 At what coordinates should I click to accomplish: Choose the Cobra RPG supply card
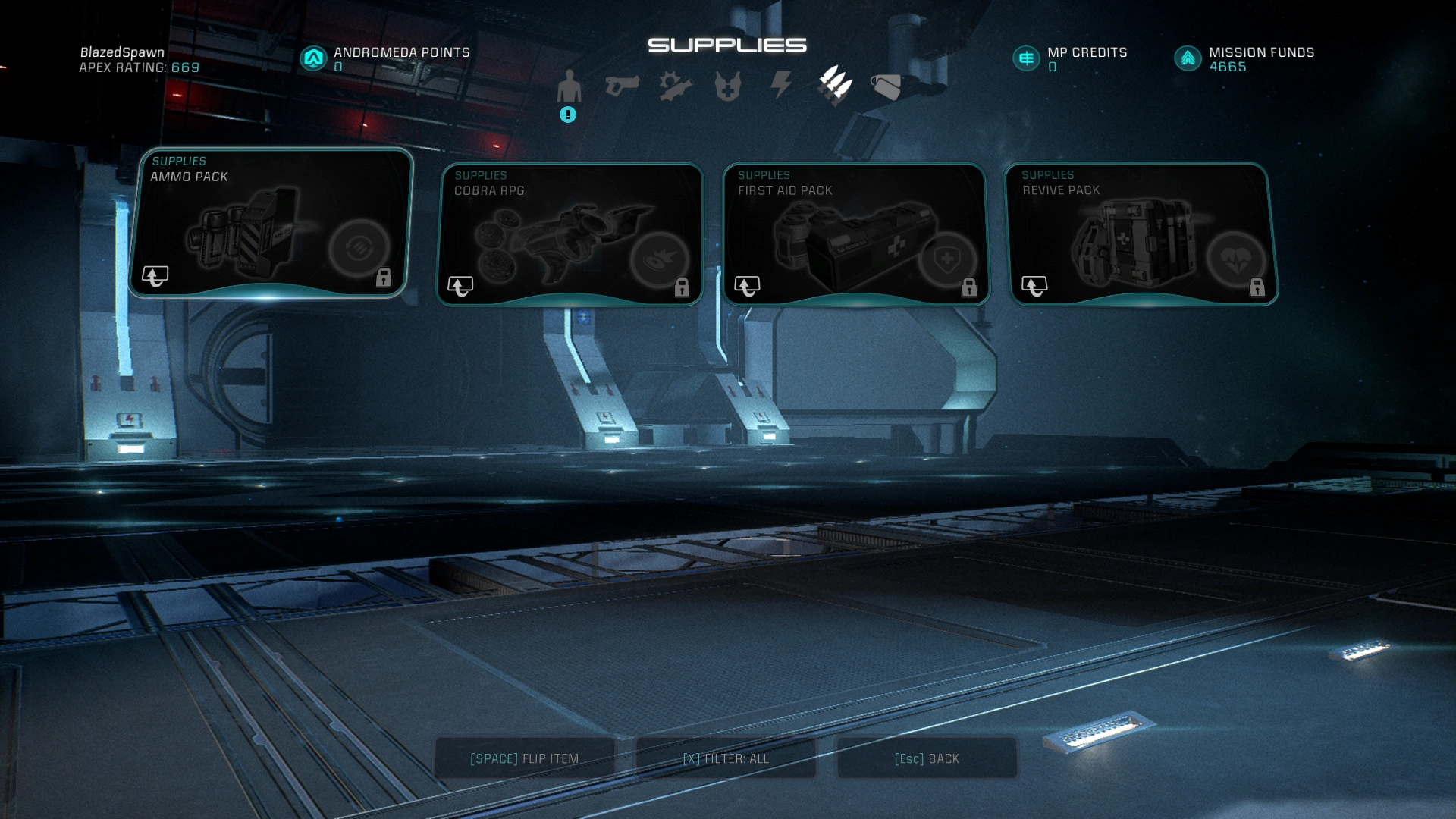pyautogui.click(x=570, y=234)
